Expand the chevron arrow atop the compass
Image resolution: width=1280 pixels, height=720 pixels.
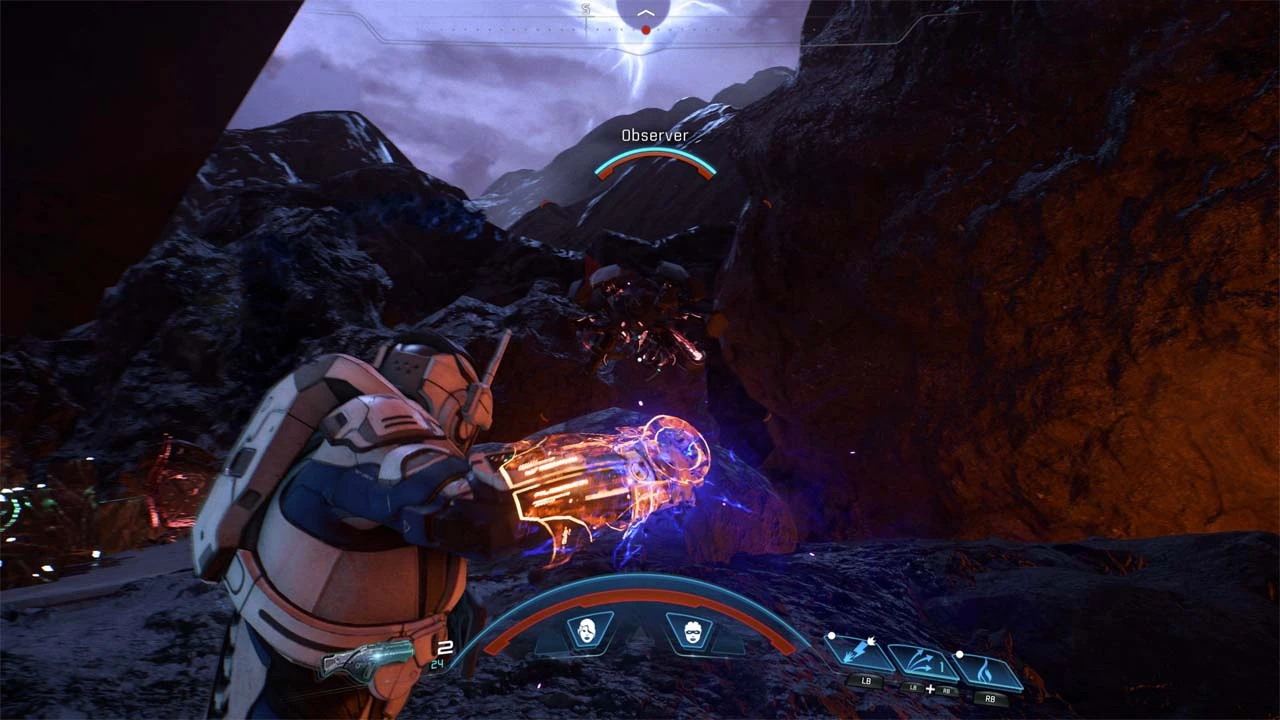[x=648, y=11]
